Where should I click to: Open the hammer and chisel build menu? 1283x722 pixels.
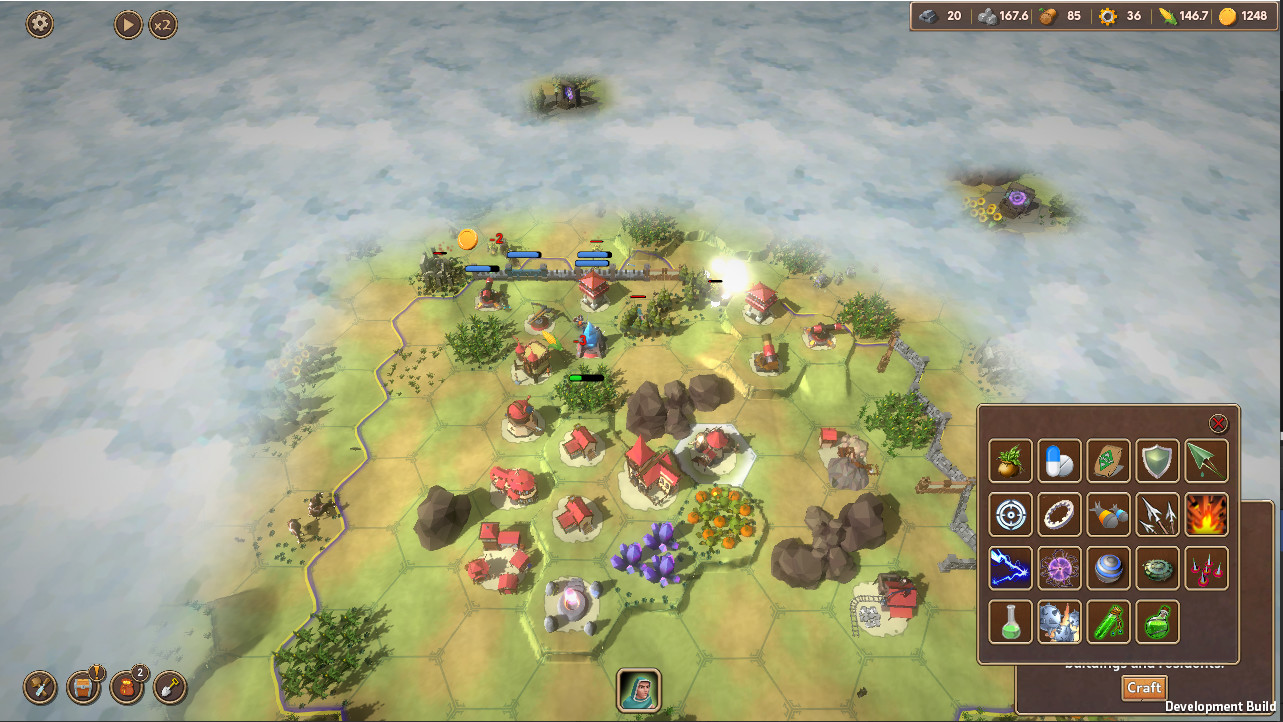point(40,687)
